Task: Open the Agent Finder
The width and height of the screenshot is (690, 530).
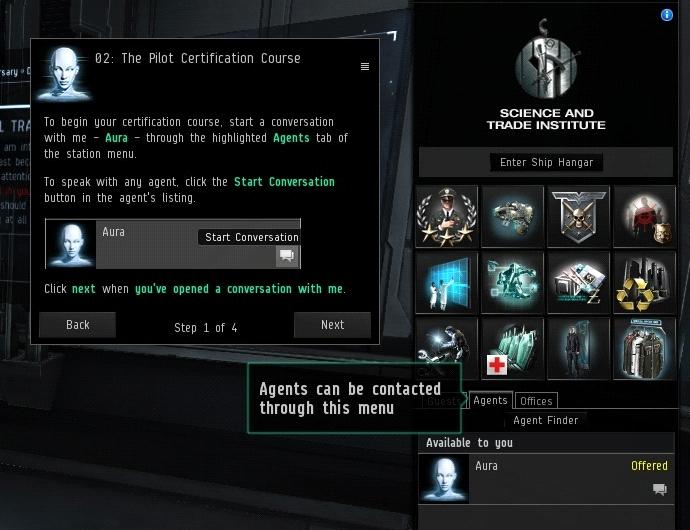Action: pyautogui.click(x=545, y=421)
